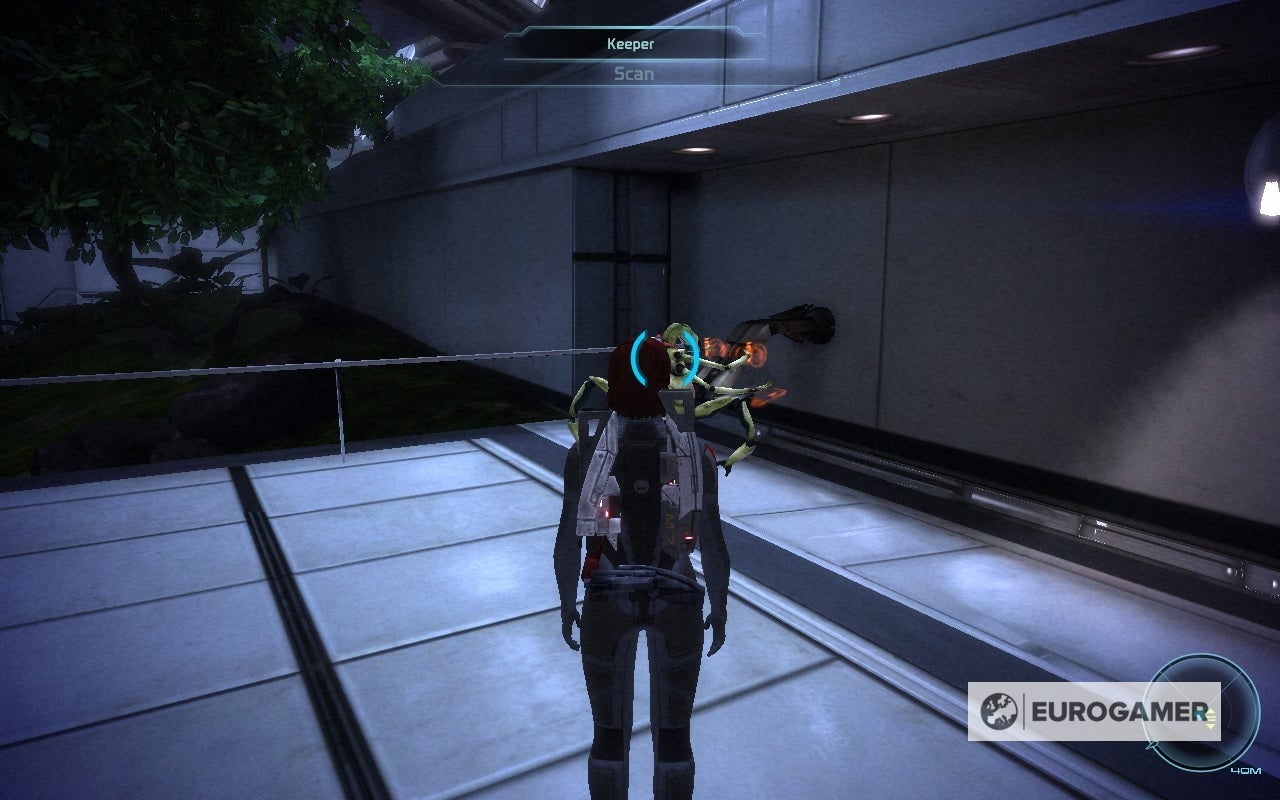Viewport: 1280px width, 800px height.
Task: Click the yellow arrow marker near the Eurogamer logo
Action: 1211,717
